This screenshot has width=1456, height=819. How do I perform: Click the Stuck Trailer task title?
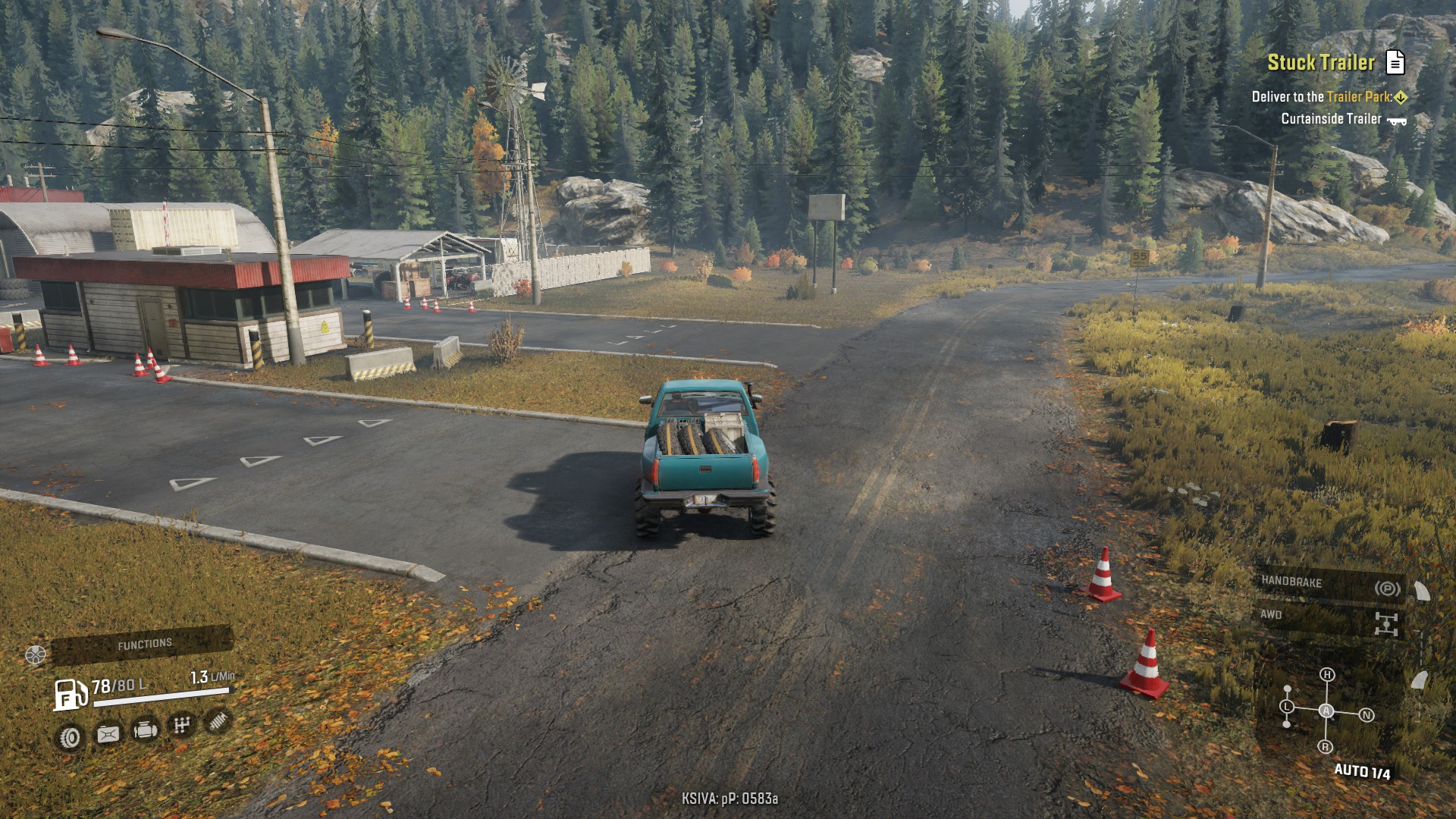1320,62
